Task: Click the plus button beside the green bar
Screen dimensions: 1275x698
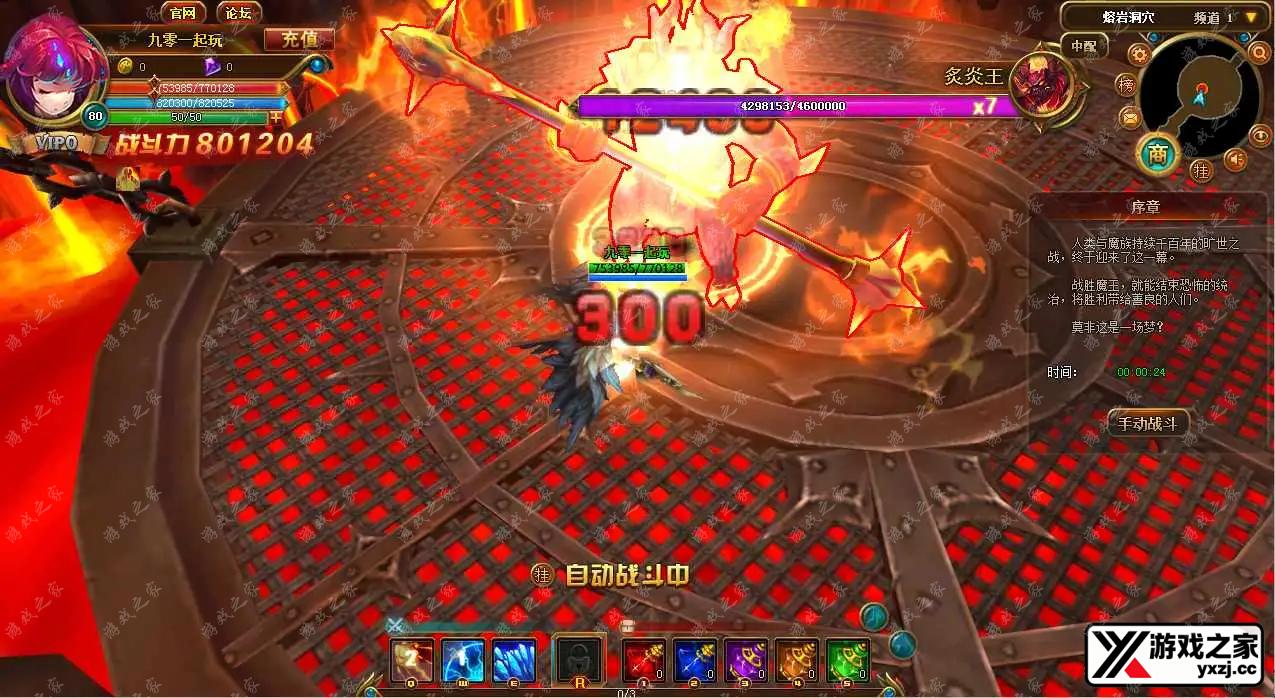Action: (x=277, y=118)
